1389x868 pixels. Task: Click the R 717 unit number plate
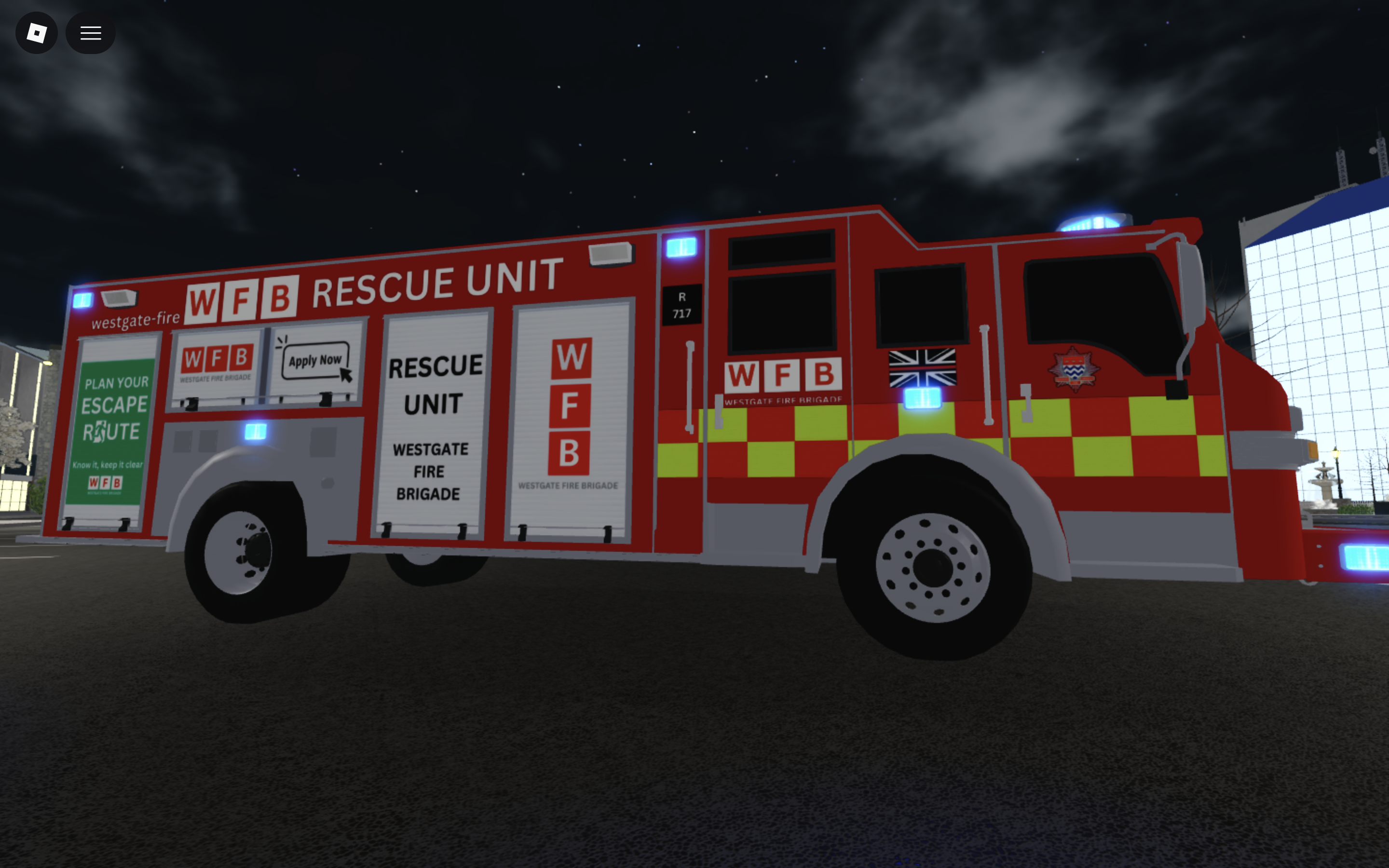681,304
